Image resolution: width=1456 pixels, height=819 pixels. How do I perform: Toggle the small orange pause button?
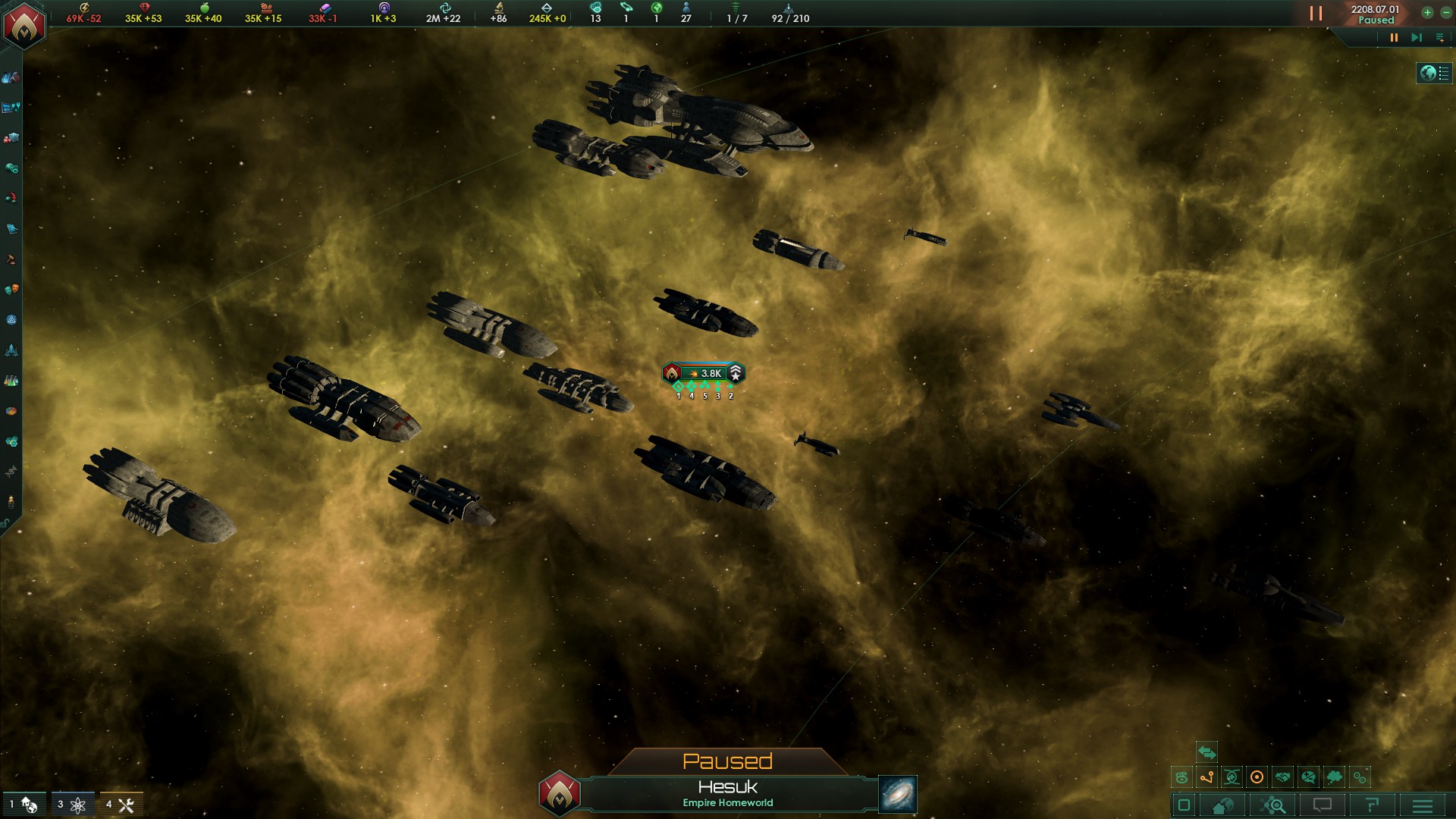point(1394,37)
